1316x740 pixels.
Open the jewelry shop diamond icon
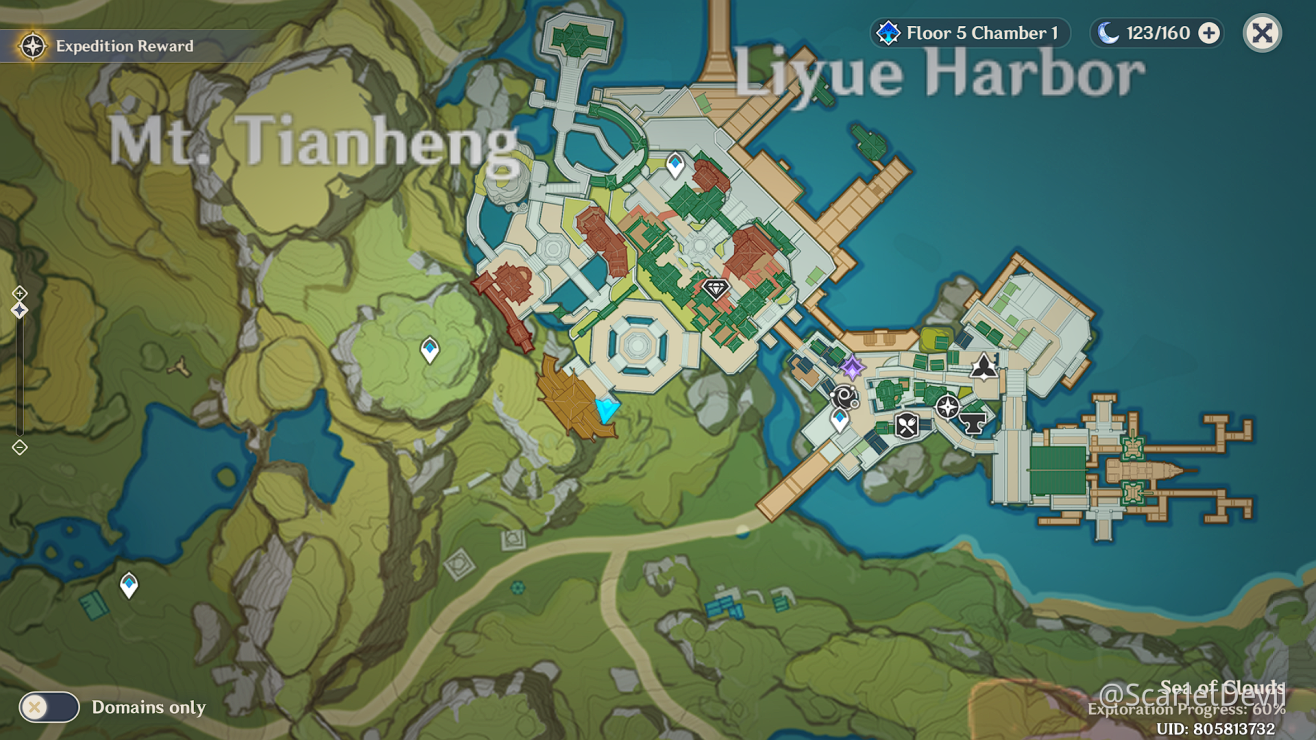(x=715, y=290)
